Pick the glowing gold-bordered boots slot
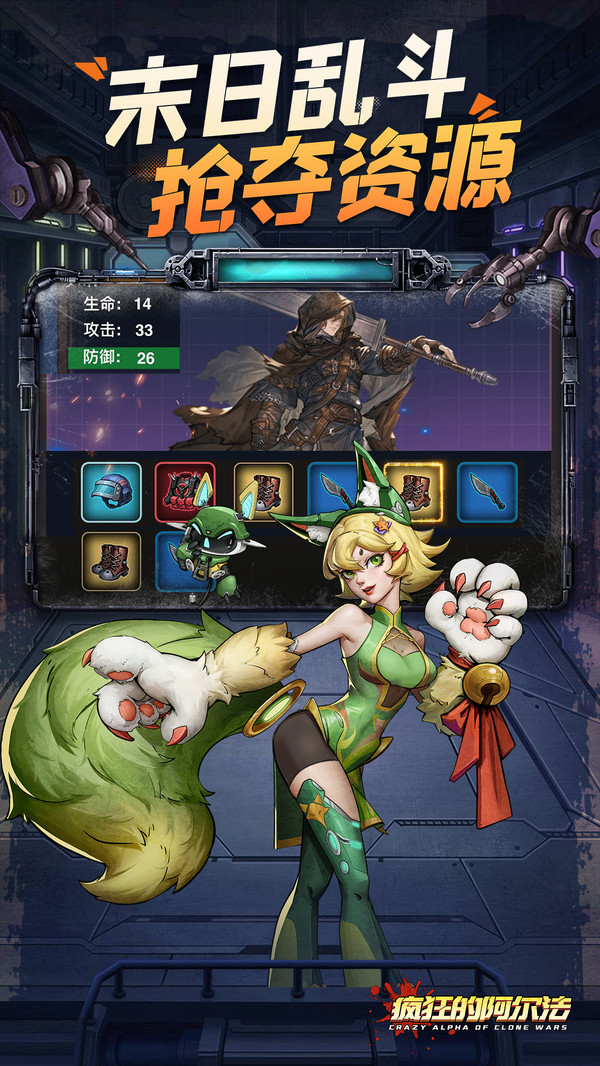The image size is (600, 1066). [x=413, y=492]
